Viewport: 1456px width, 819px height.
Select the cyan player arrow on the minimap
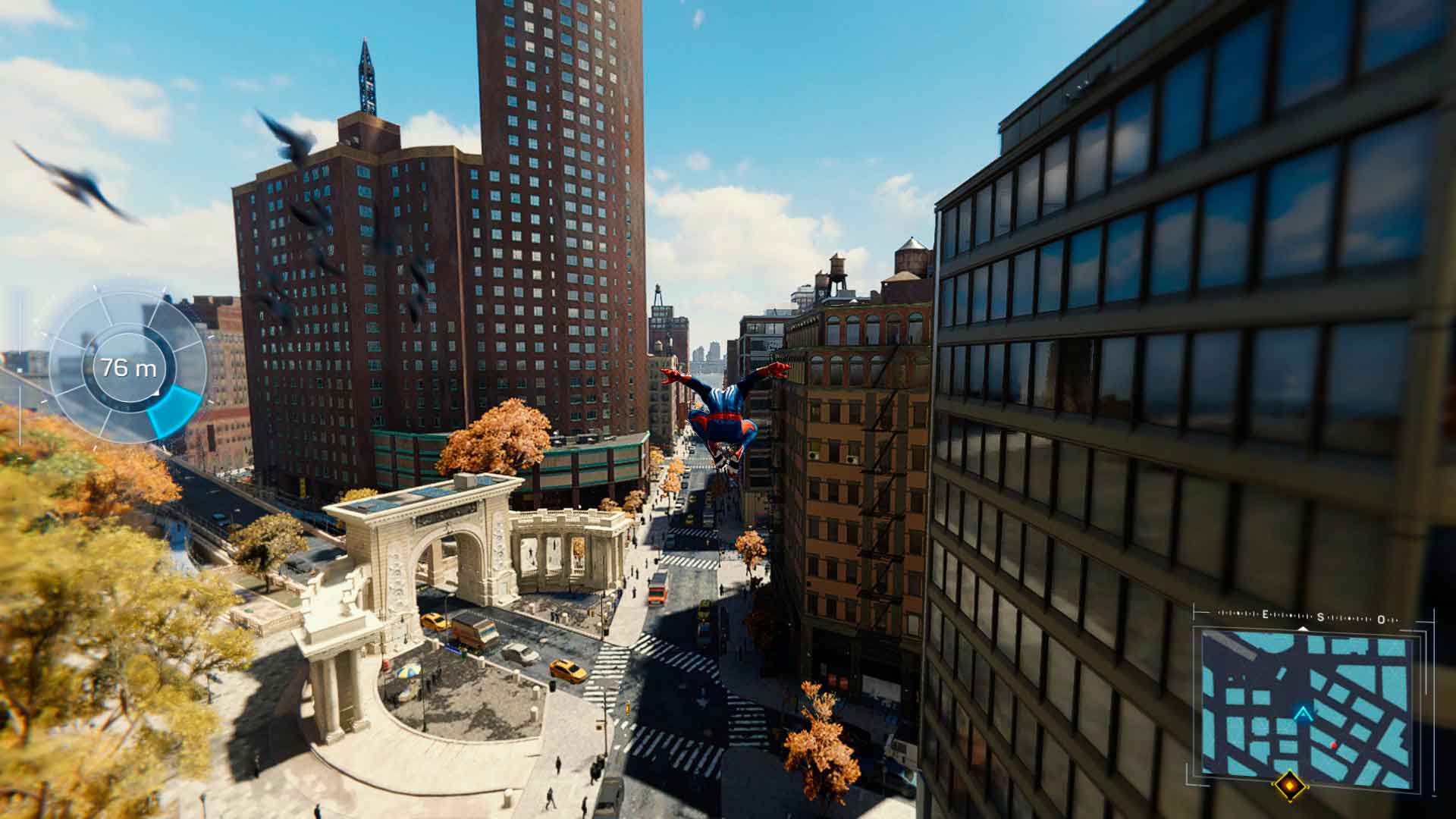1304,714
